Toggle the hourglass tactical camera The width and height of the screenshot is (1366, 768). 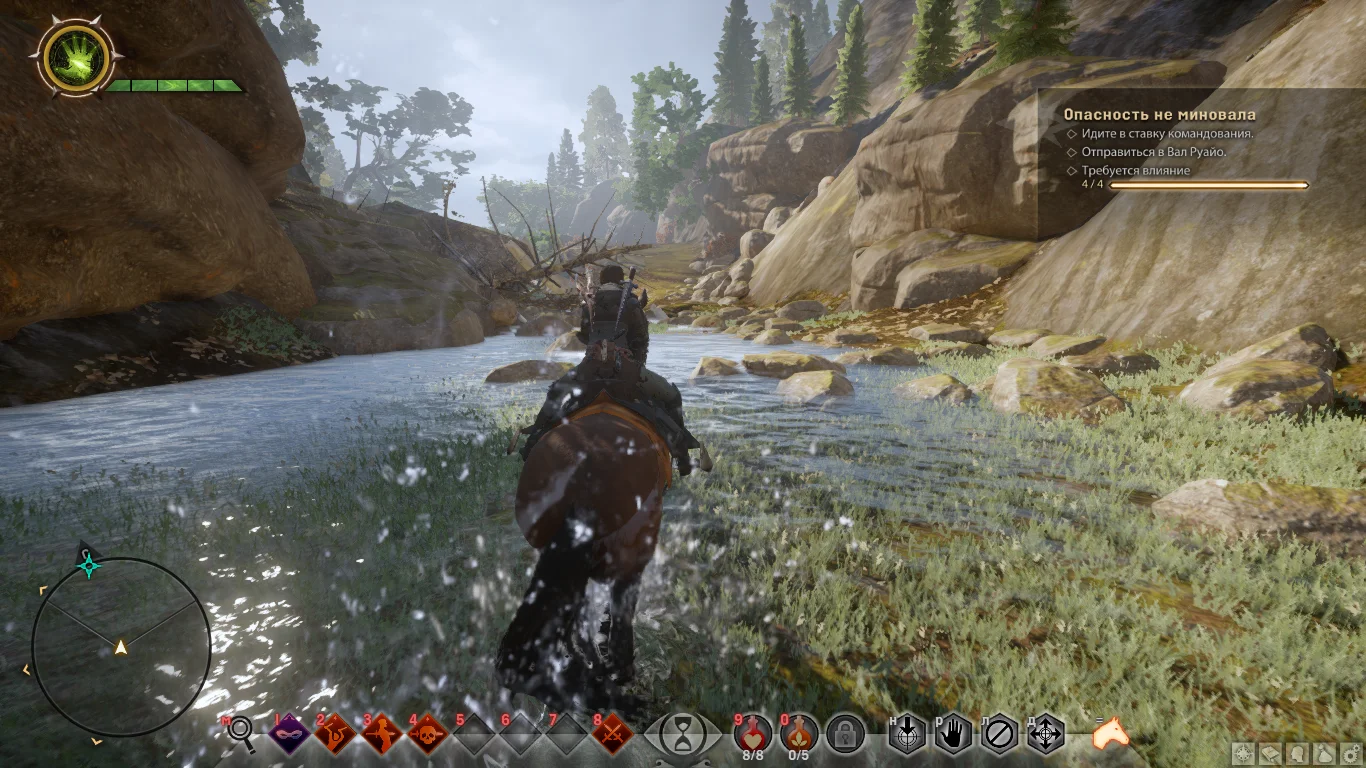[x=682, y=735]
